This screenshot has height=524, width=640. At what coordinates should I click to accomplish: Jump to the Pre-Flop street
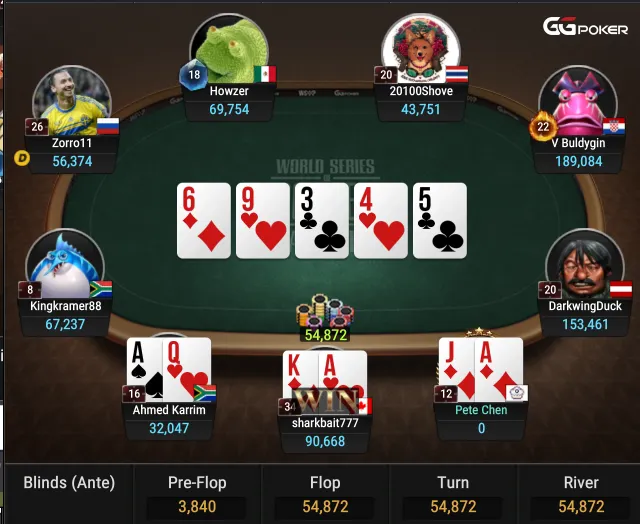(x=196, y=494)
